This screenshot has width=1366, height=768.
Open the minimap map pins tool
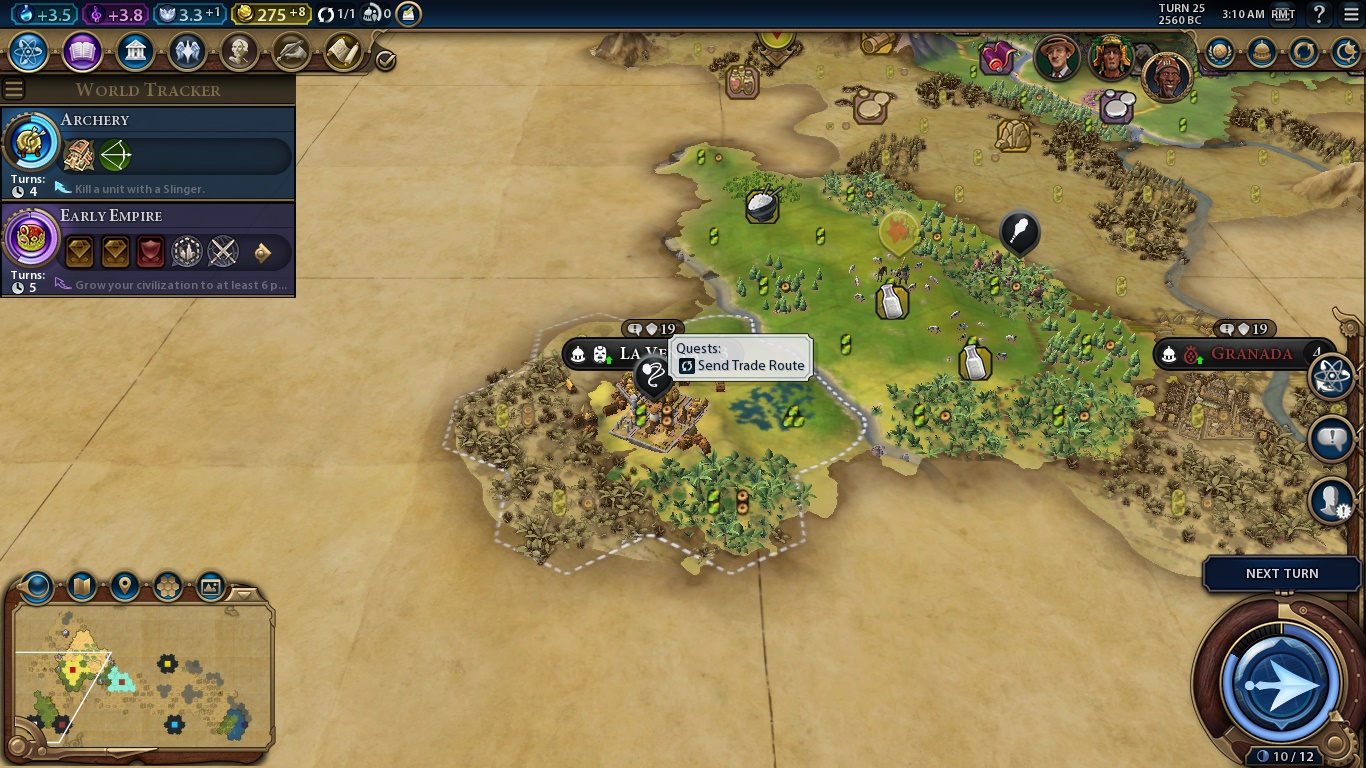pyautogui.click(x=125, y=585)
